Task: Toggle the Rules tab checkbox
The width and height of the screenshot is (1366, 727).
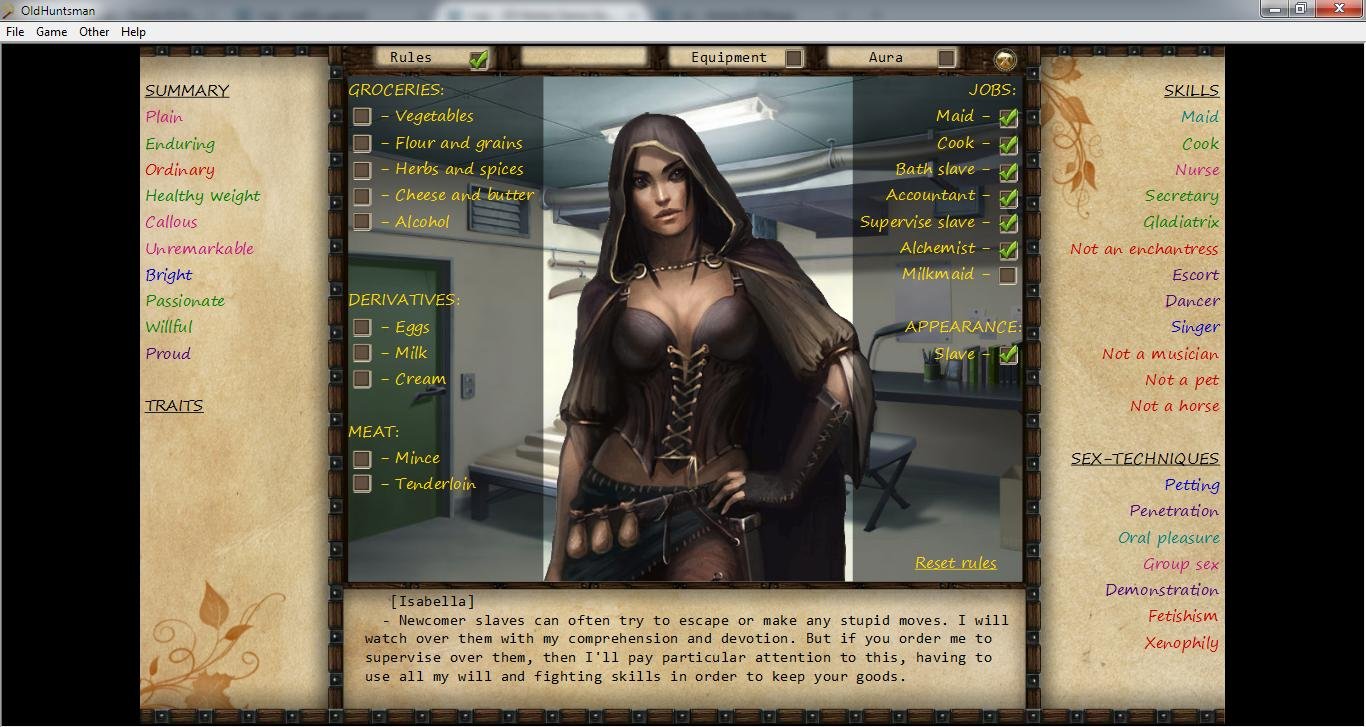Action: [x=479, y=58]
